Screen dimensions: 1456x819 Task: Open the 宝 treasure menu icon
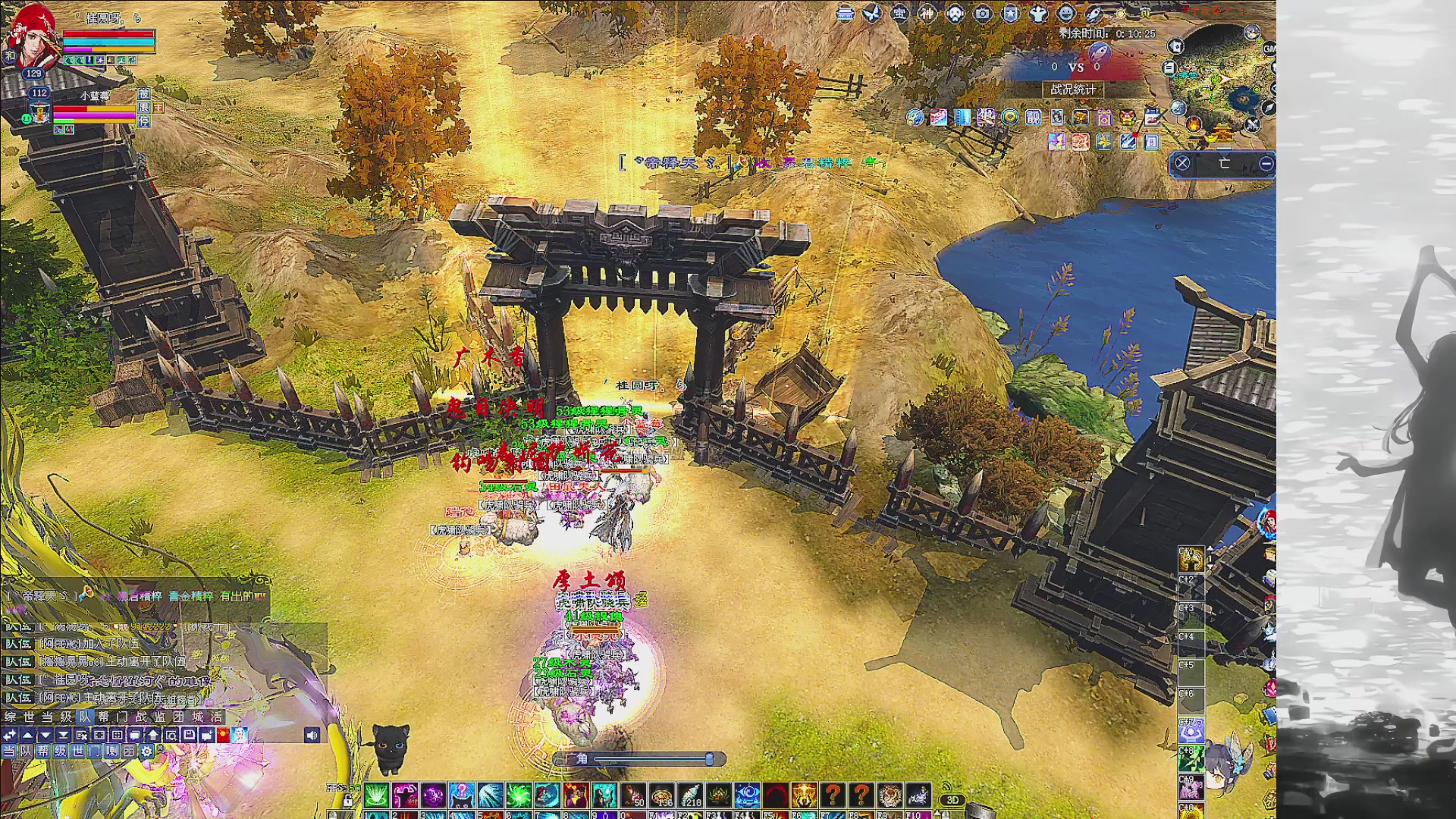[x=899, y=14]
